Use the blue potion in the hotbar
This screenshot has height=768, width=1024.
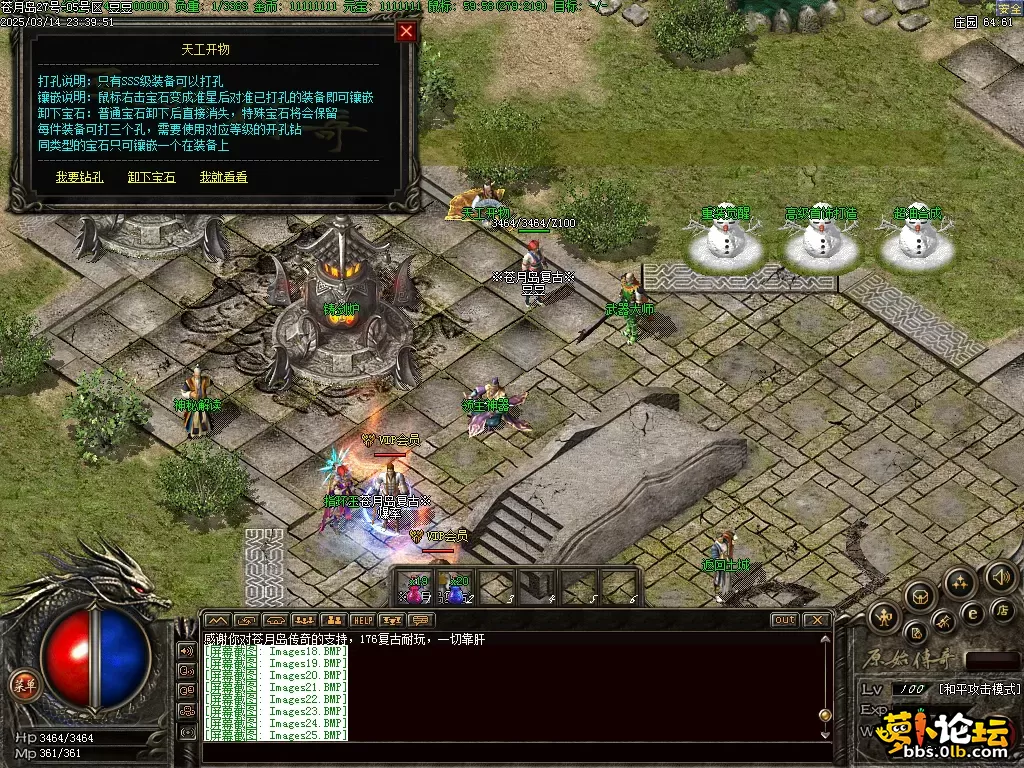click(x=457, y=587)
